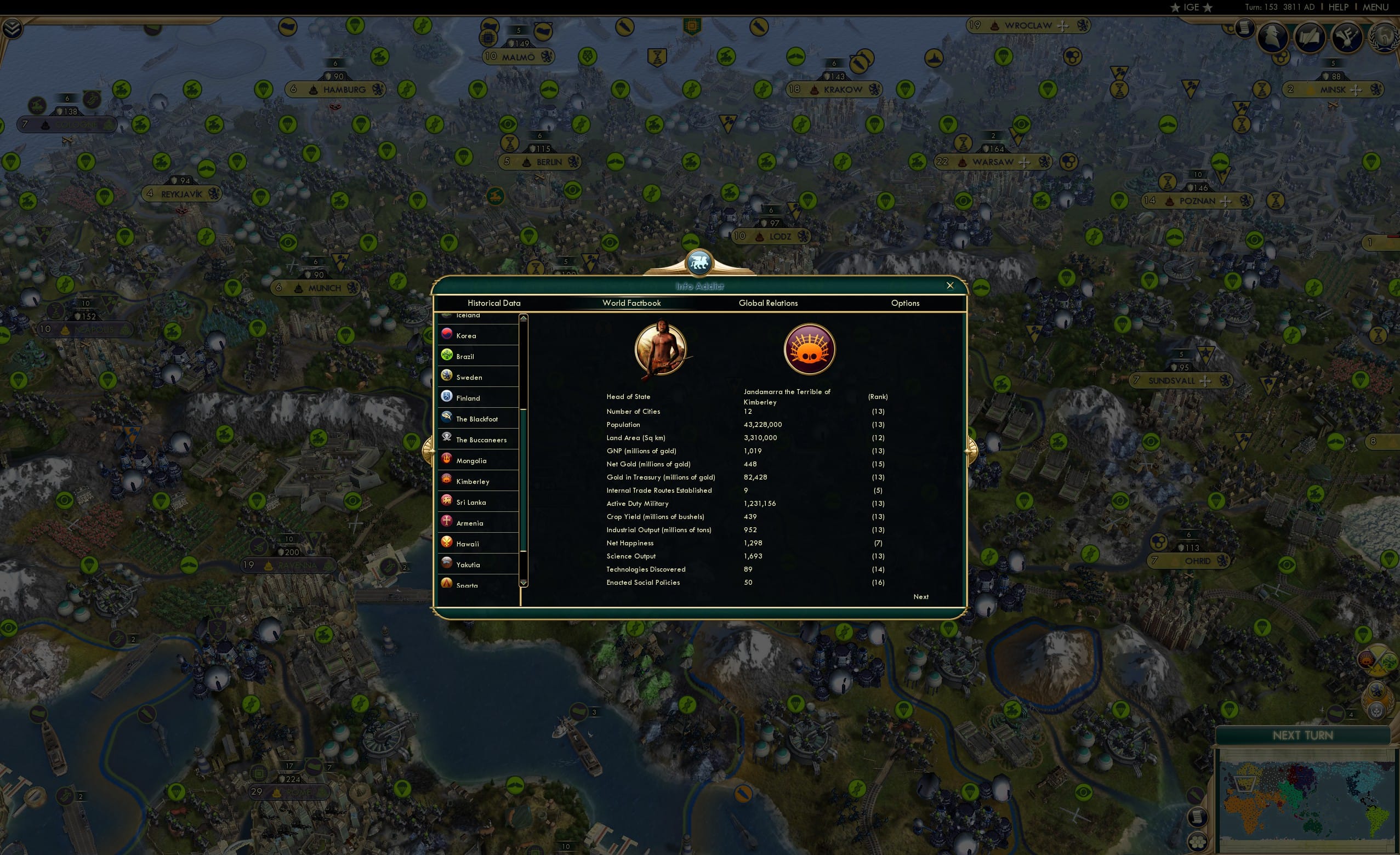The width and height of the screenshot is (1400, 855).
Task: Click Next in the World Factbook panel
Action: pyautogui.click(x=920, y=596)
